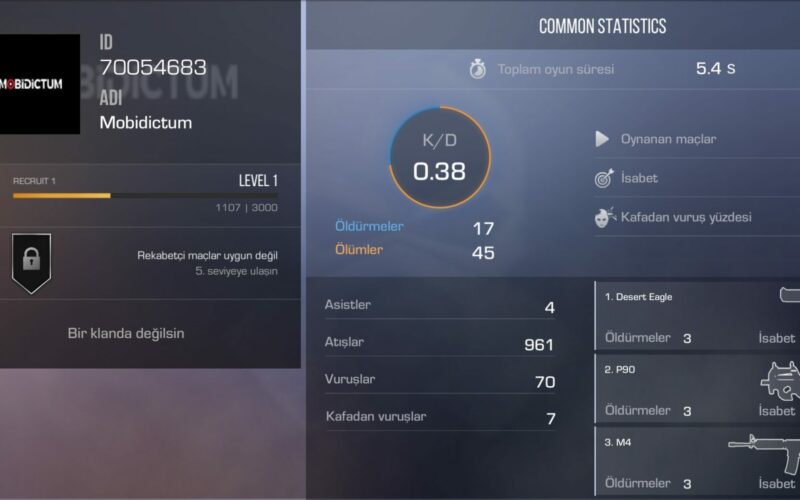Image resolution: width=800 pixels, height=500 pixels.
Task: Click the locked competitive matches badge
Action: [31, 262]
